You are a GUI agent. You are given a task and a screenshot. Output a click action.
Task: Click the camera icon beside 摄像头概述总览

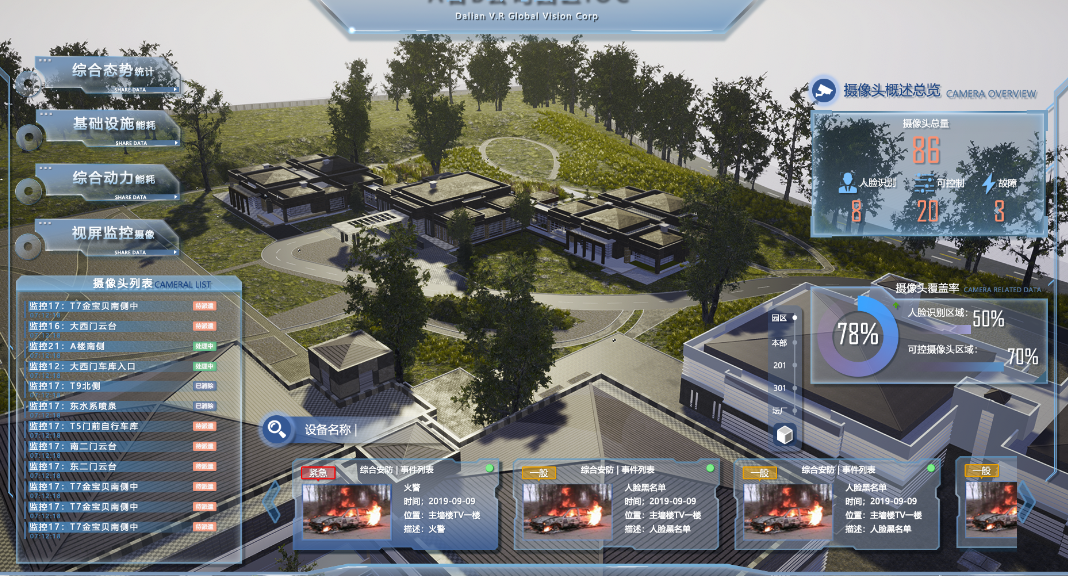(x=824, y=91)
